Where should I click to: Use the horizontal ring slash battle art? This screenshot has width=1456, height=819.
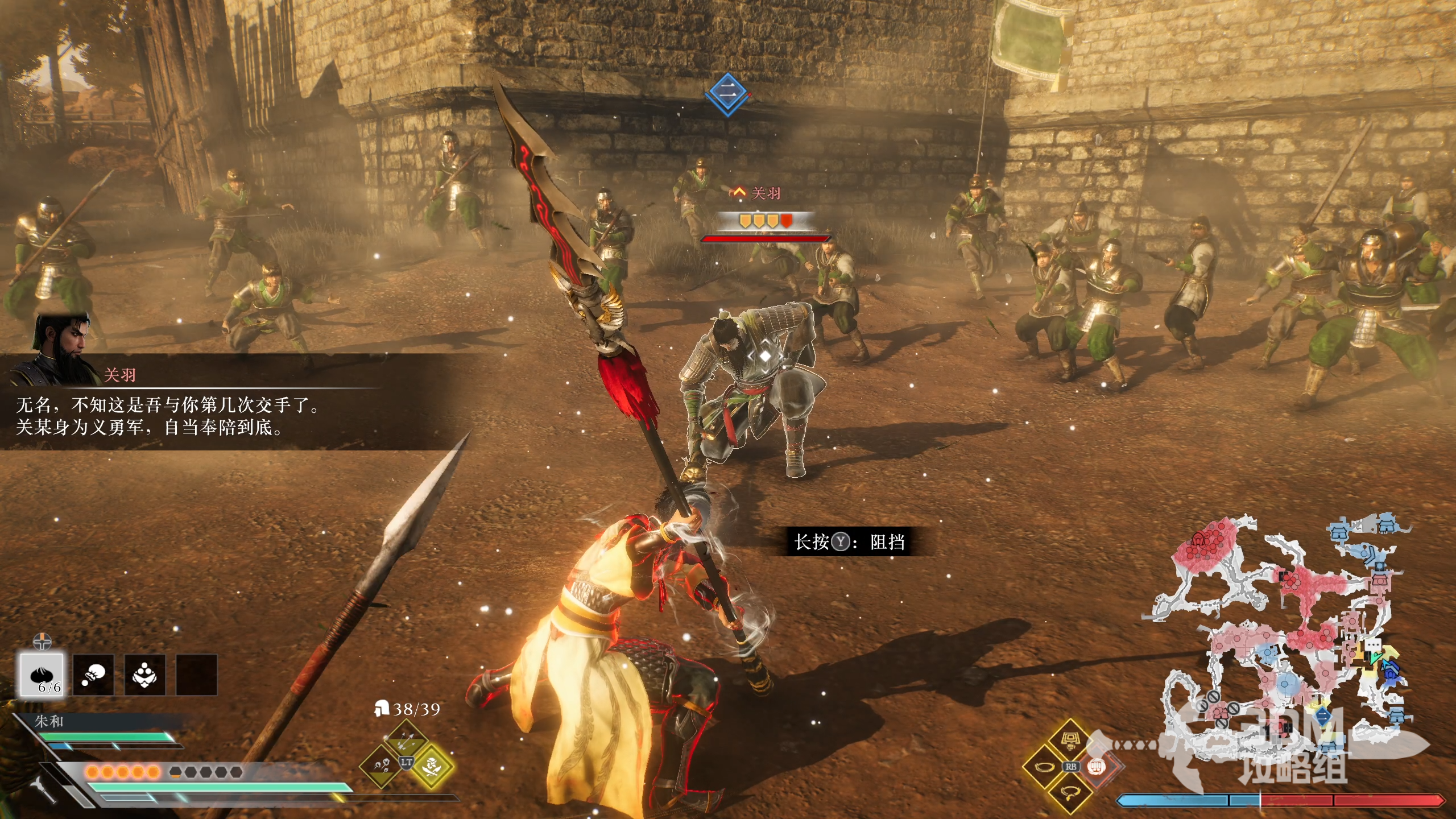click(1045, 767)
